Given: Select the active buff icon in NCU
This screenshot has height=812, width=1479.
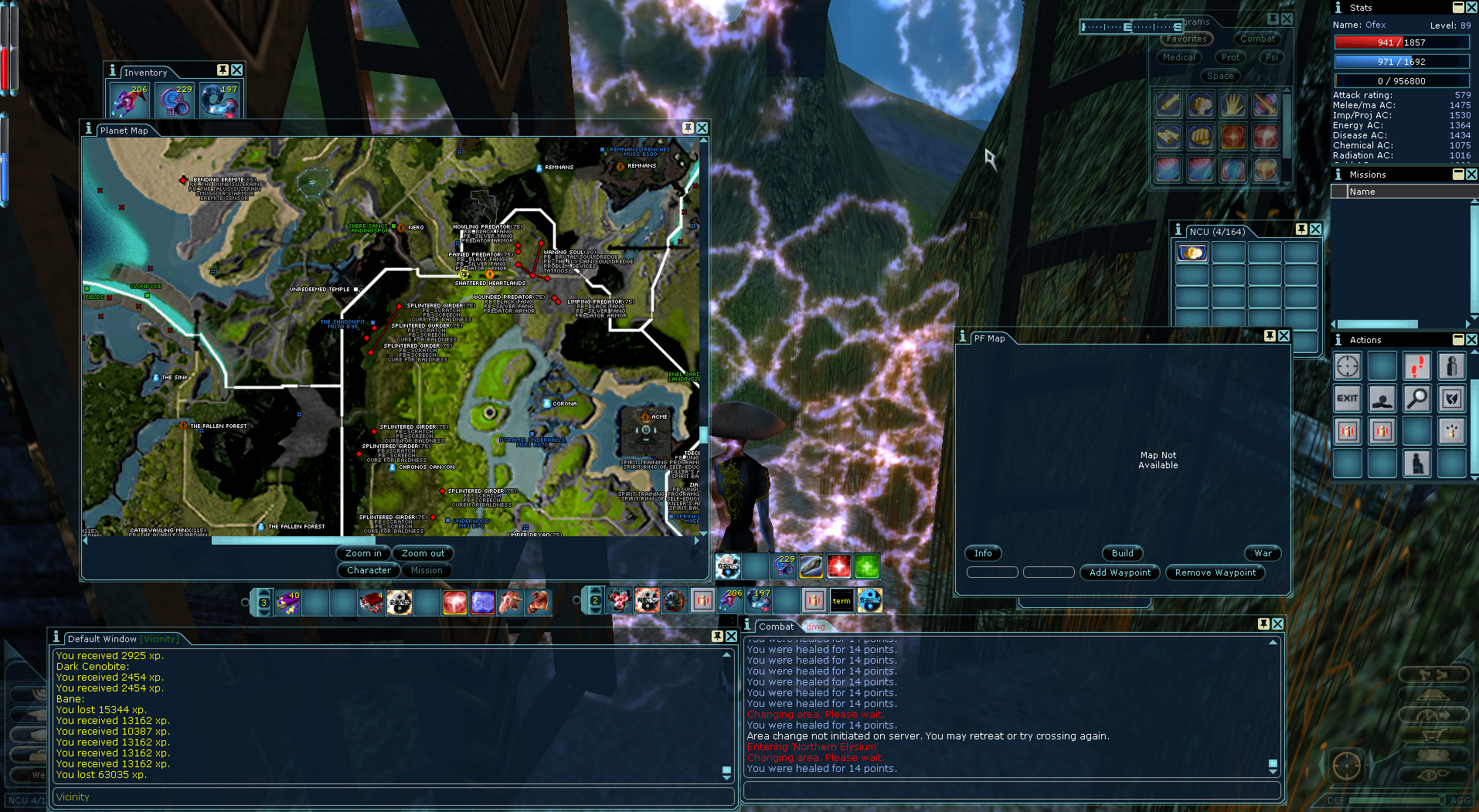Looking at the screenshot, I should click(x=1192, y=253).
